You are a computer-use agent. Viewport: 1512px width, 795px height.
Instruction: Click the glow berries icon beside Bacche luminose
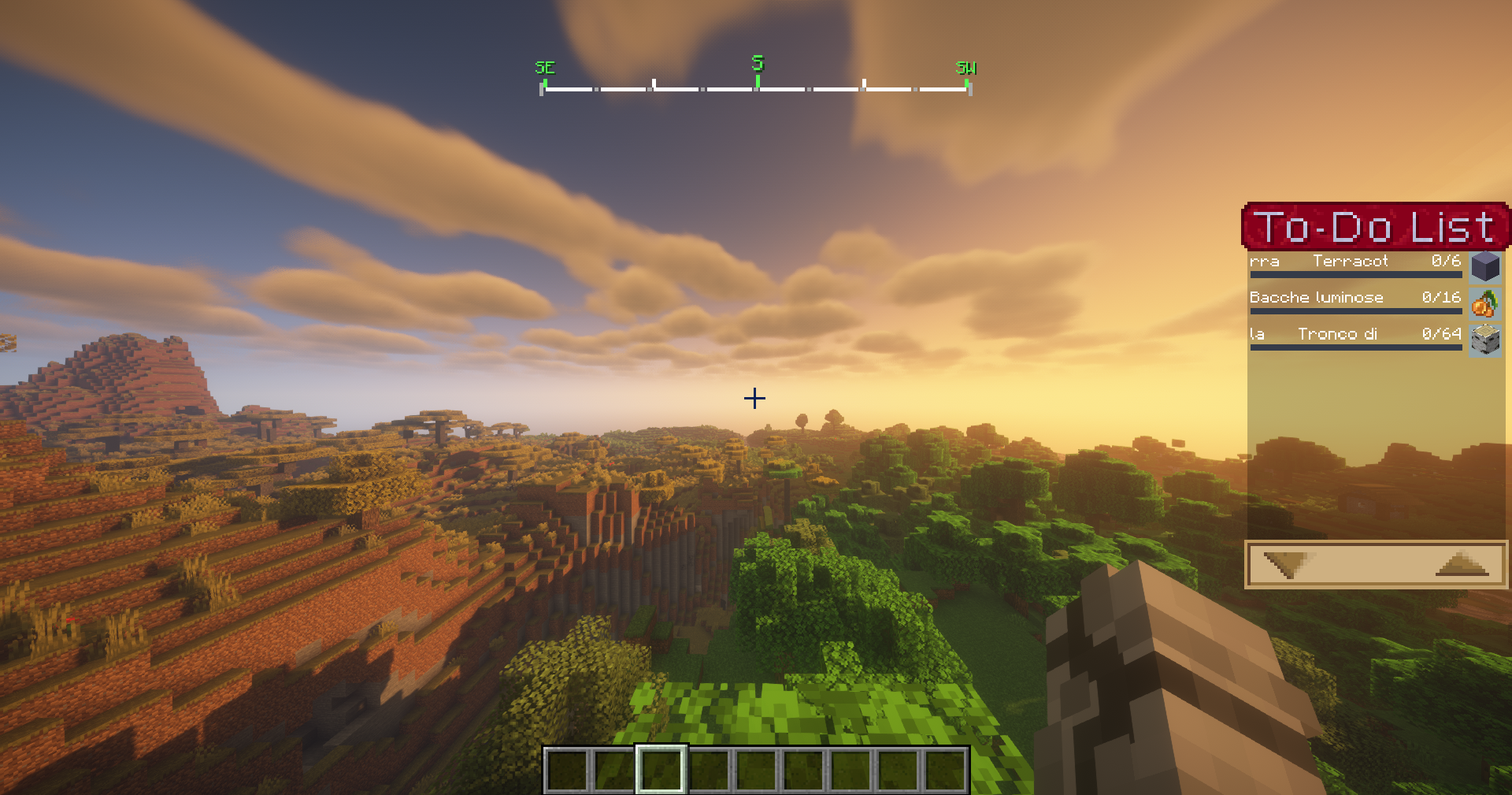pos(1487,303)
